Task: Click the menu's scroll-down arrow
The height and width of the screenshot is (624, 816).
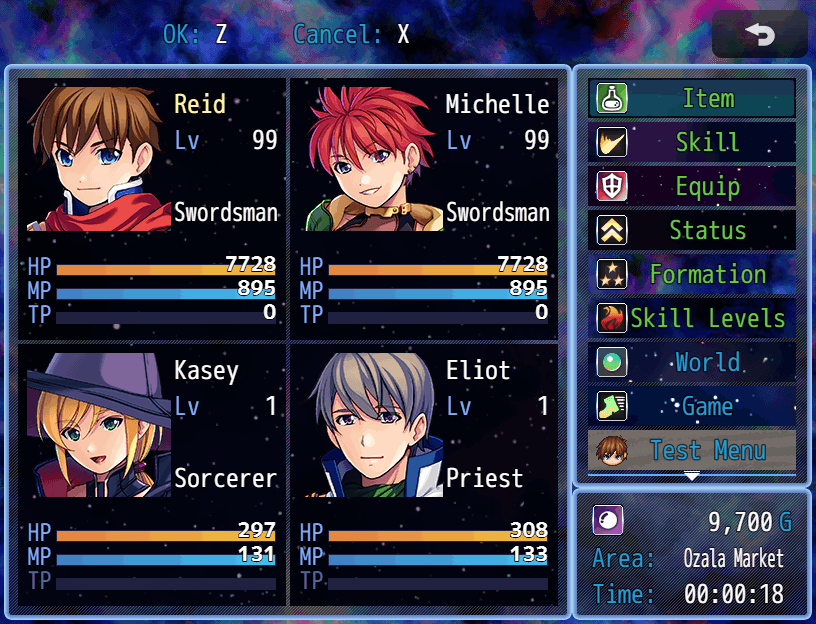Action: point(692,477)
